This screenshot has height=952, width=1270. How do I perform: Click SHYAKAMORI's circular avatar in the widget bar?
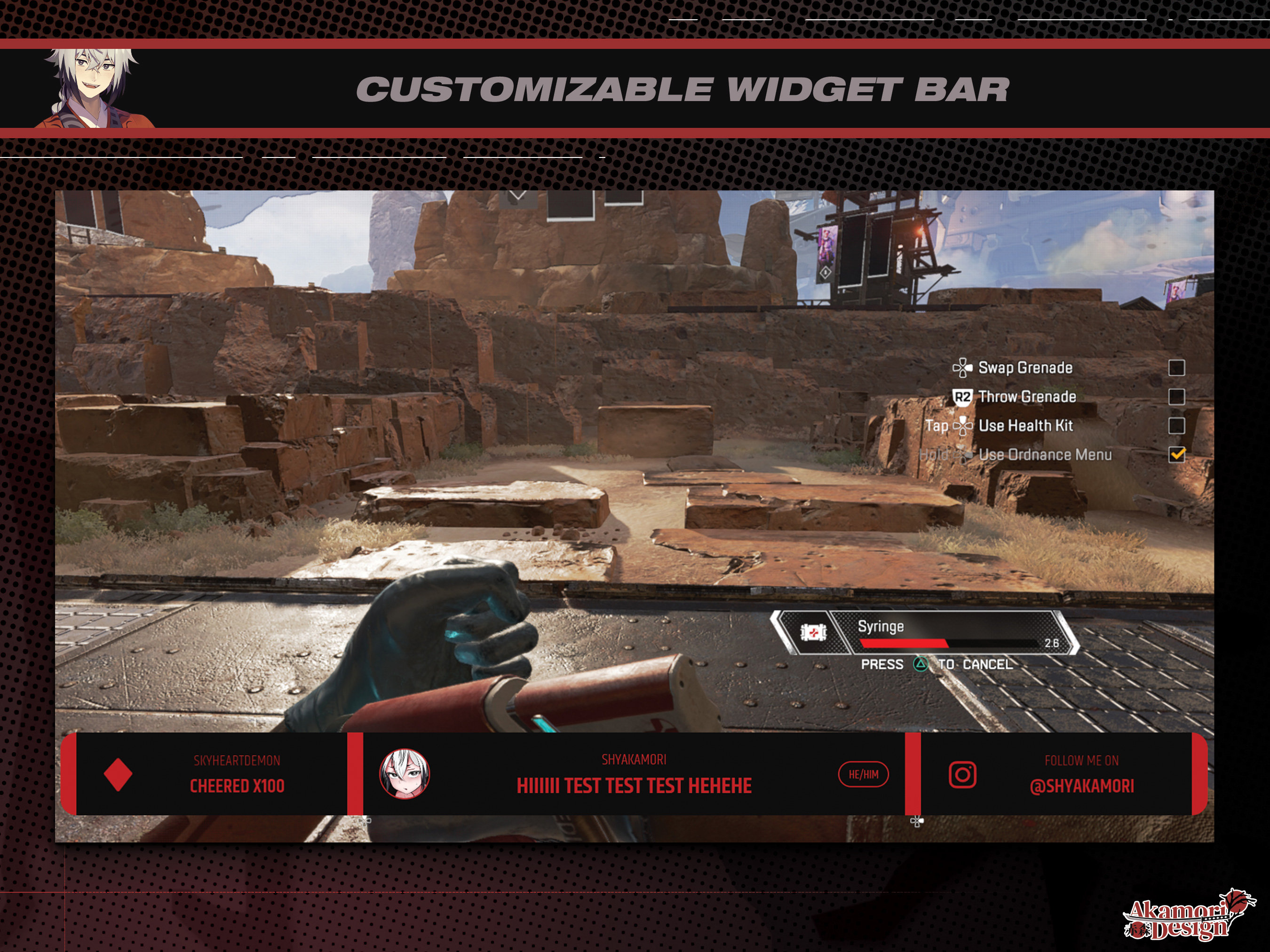[x=405, y=773]
